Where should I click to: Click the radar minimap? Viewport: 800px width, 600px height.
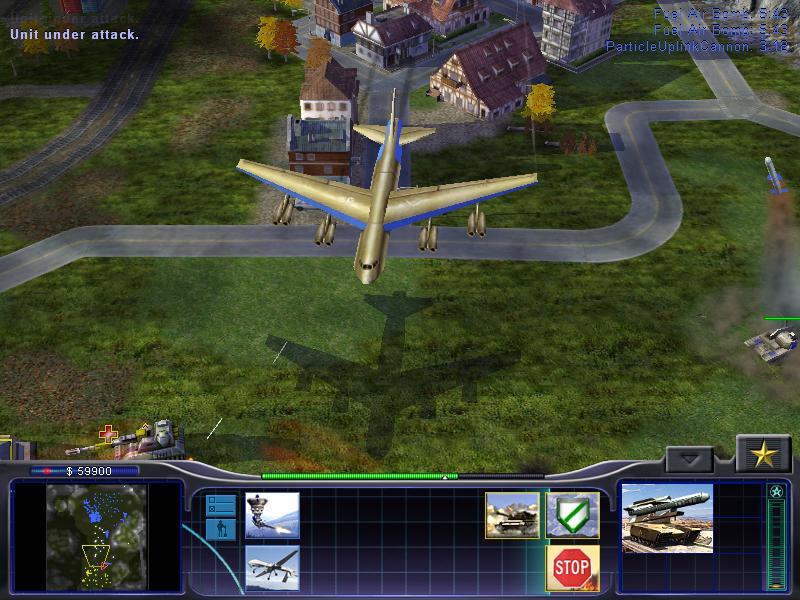[97, 535]
